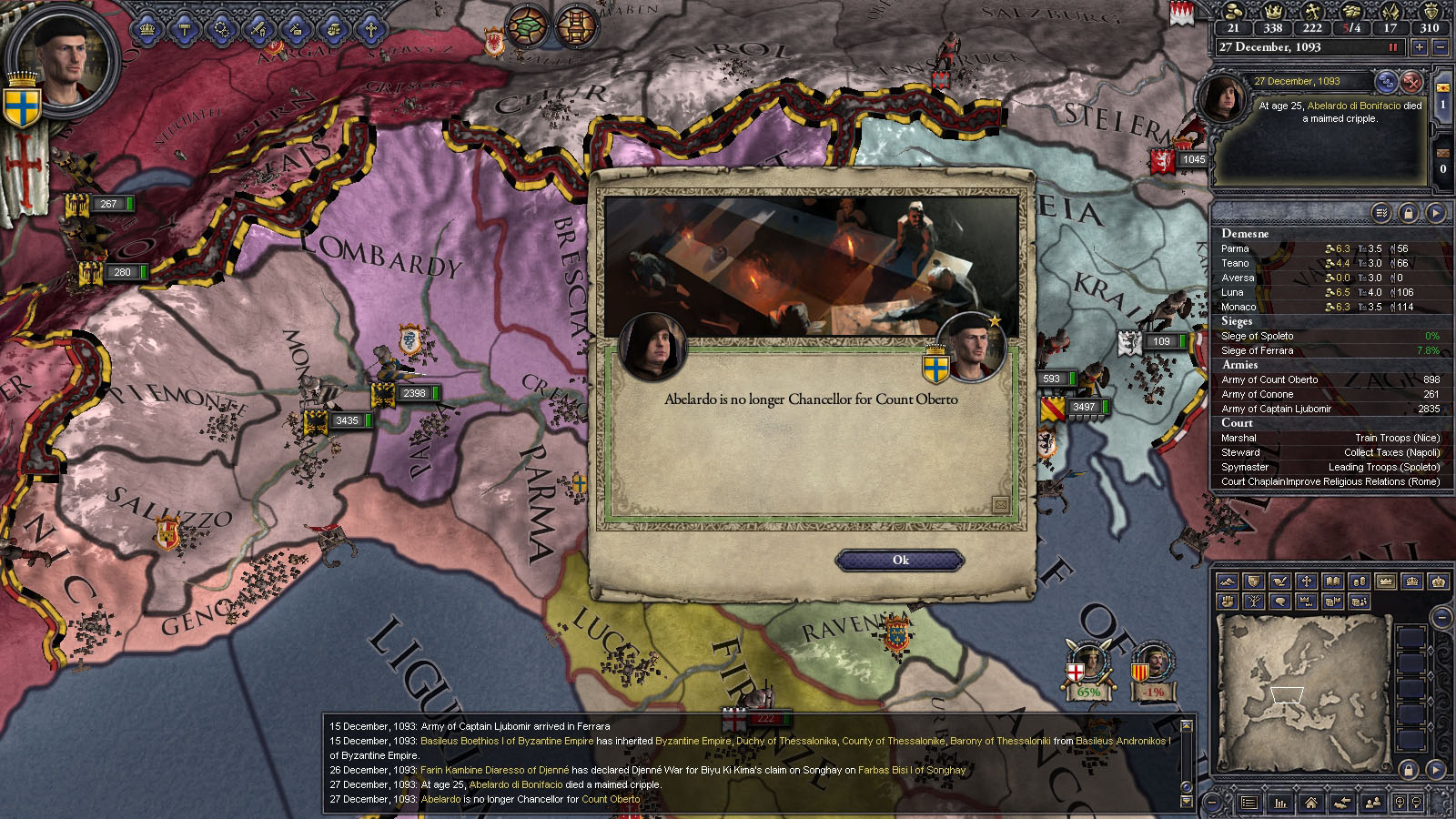The width and height of the screenshot is (1456, 819).
Task: Switch to the terrain map mode
Action: pyautogui.click(x=1227, y=581)
